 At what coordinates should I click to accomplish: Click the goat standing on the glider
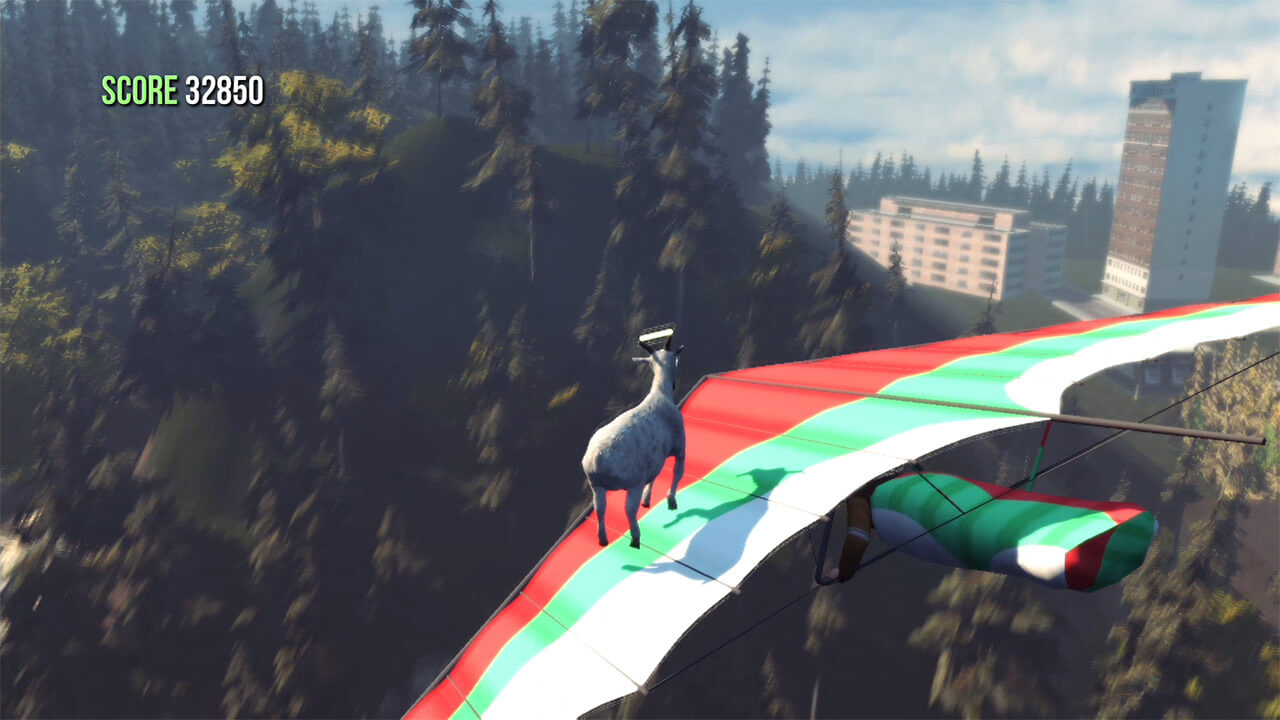coord(633,440)
